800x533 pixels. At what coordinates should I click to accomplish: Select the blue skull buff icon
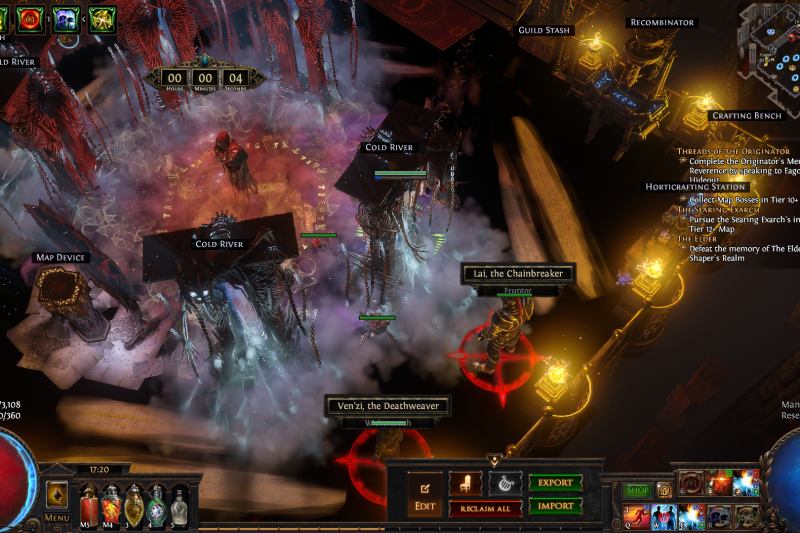[66, 17]
